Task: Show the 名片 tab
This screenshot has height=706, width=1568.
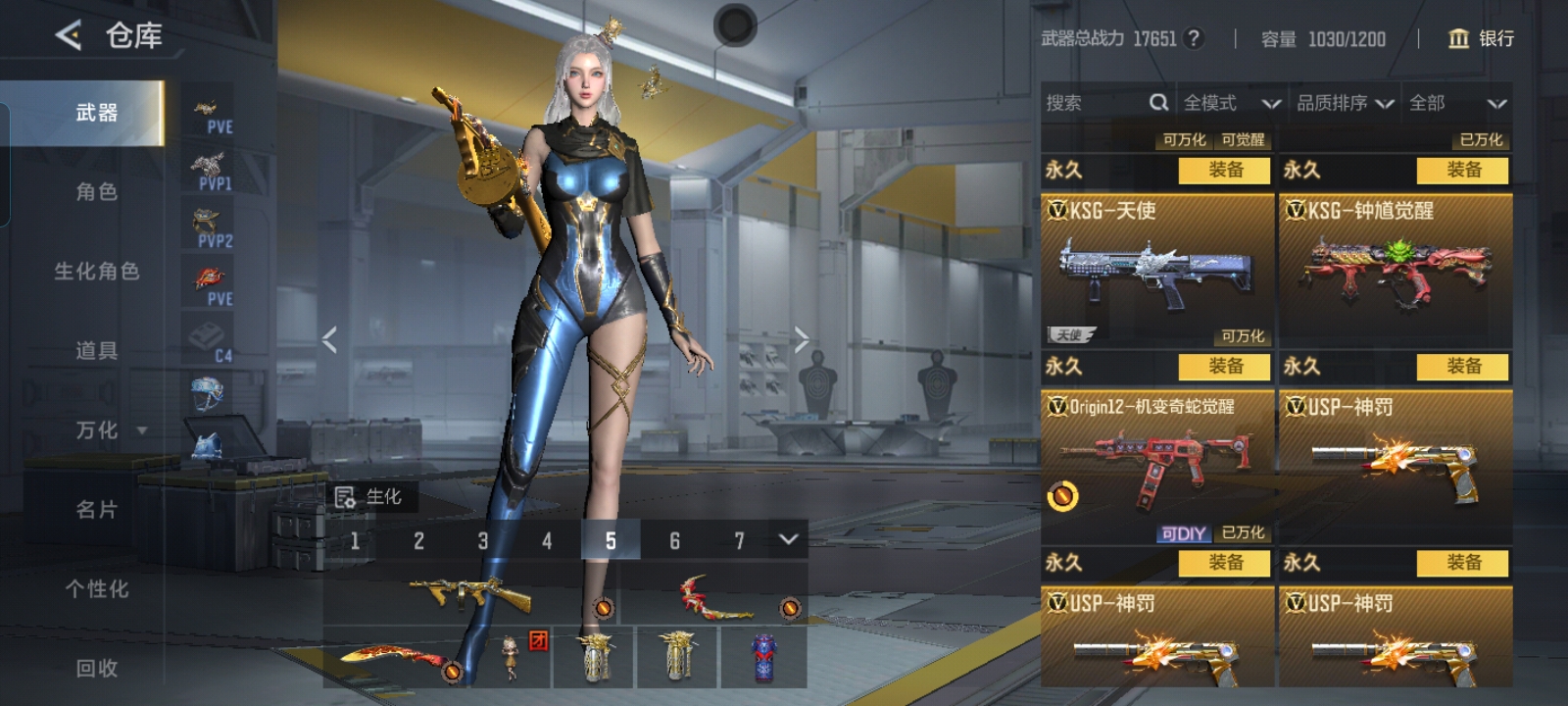Action: (x=96, y=510)
